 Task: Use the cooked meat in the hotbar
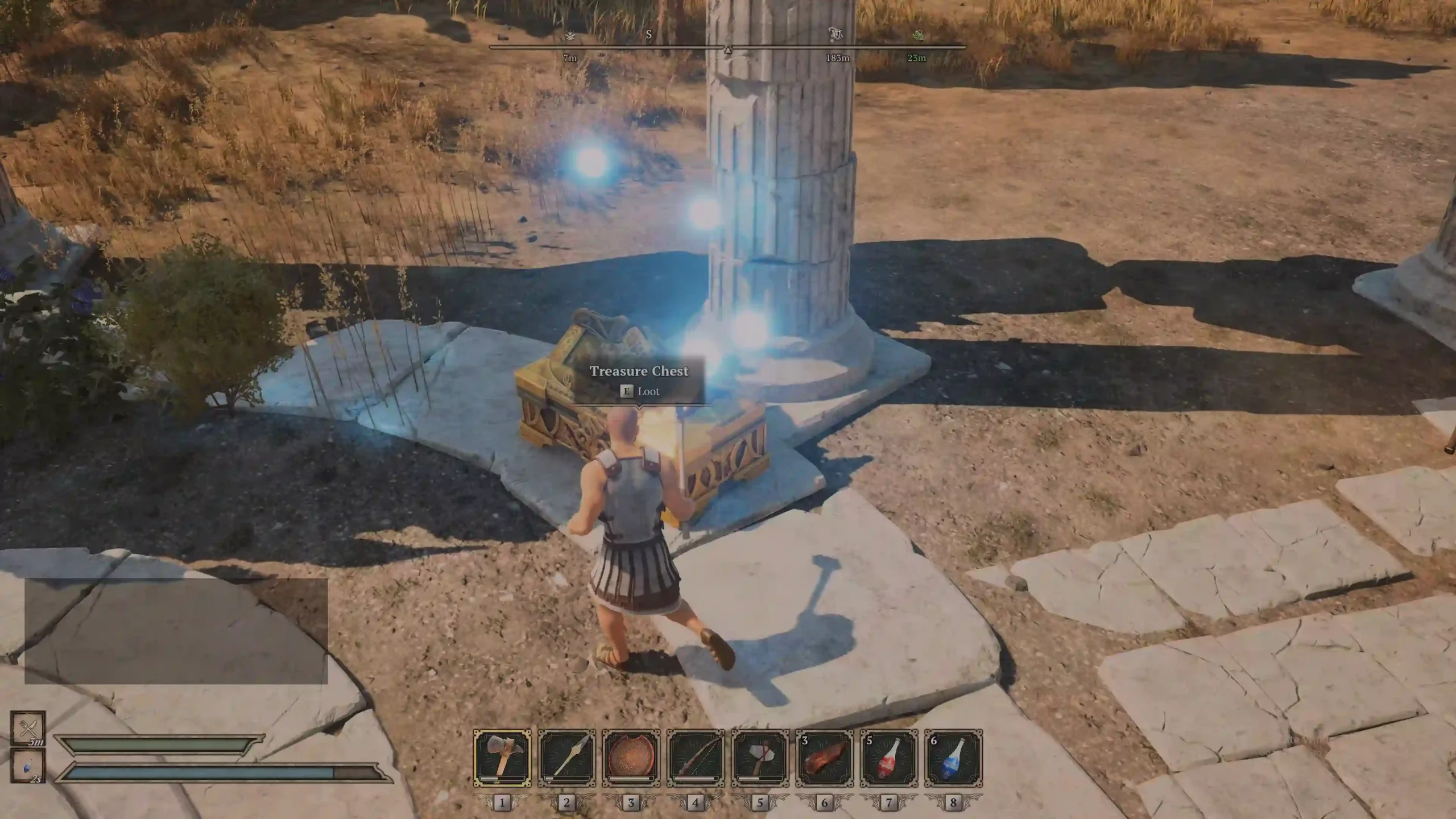(825, 759)
